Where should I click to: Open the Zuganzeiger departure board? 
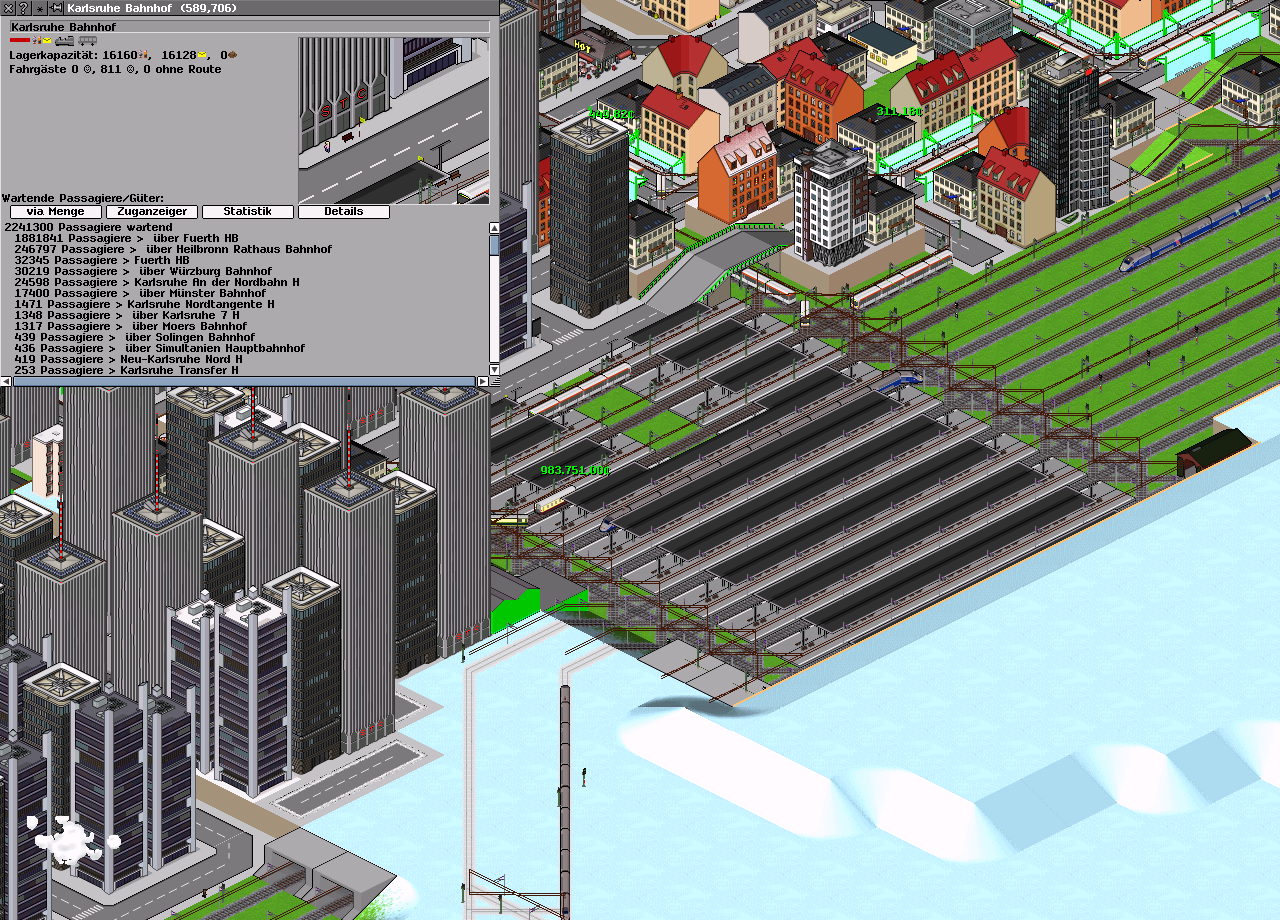[x=151, y=212]
